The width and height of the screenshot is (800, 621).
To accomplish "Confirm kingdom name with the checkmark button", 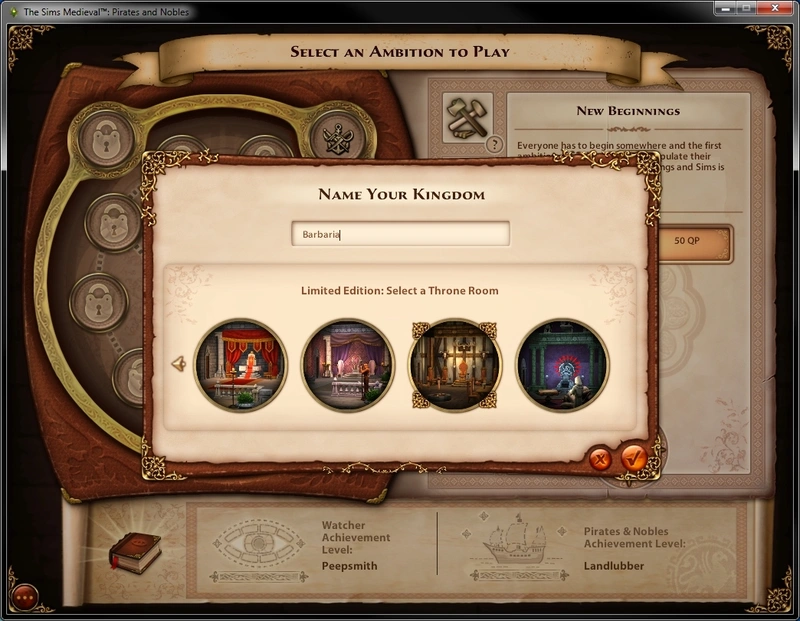I will tap(633, 458).
